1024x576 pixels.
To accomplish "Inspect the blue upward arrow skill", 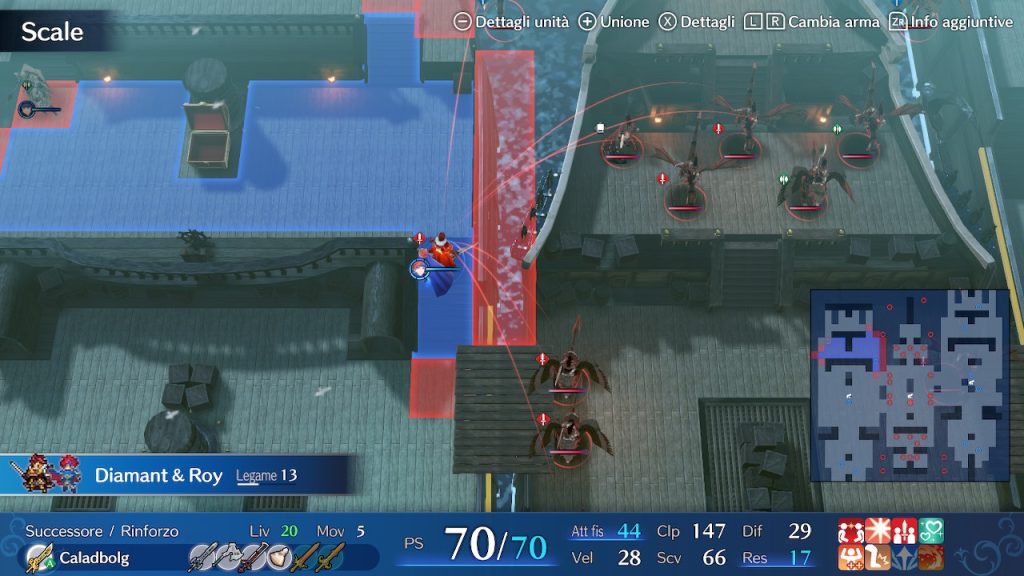I will coord(904,558).
